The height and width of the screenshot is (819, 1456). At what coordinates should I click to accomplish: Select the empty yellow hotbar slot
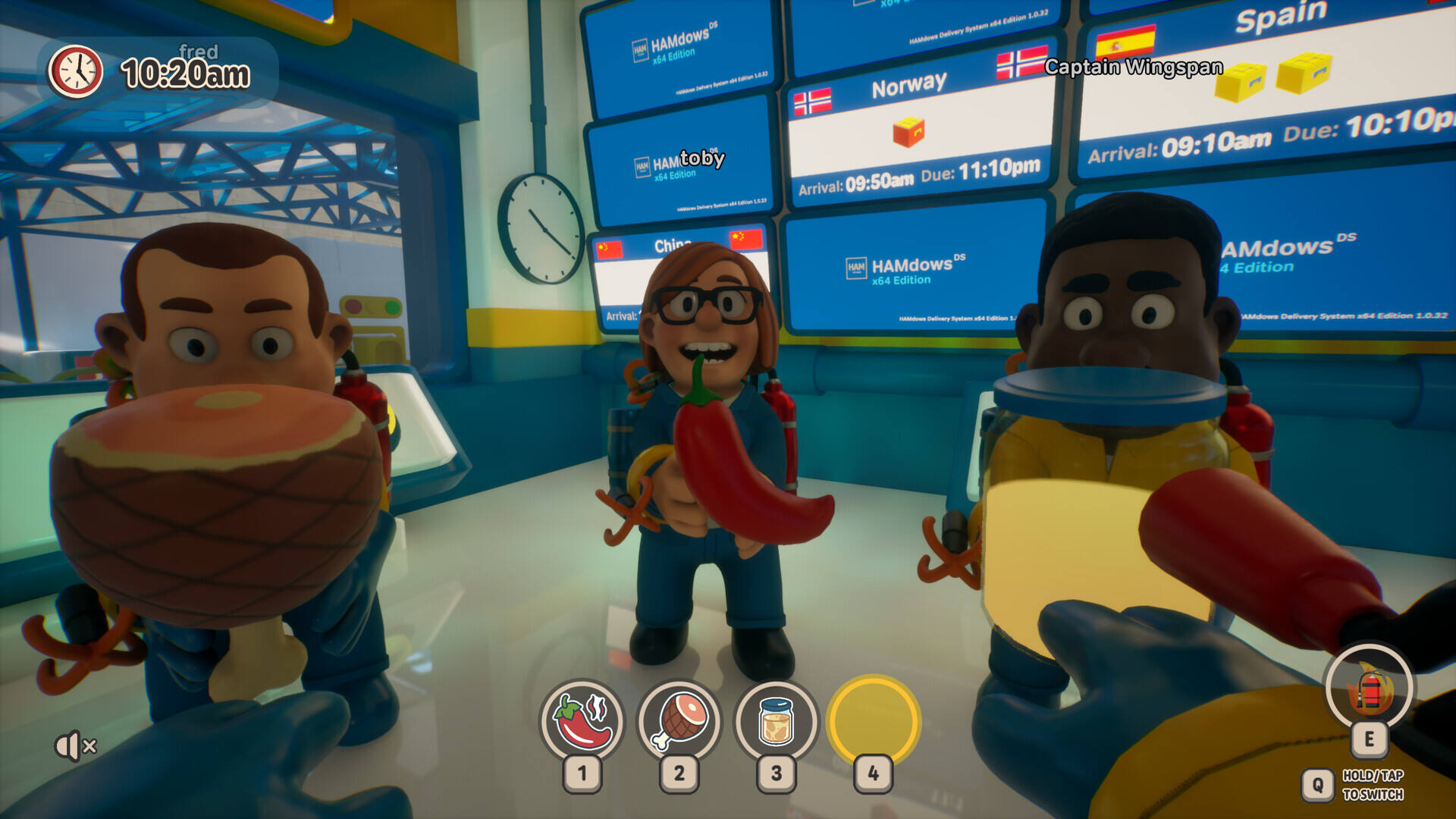pyautogui.click(x=874, y=720)
